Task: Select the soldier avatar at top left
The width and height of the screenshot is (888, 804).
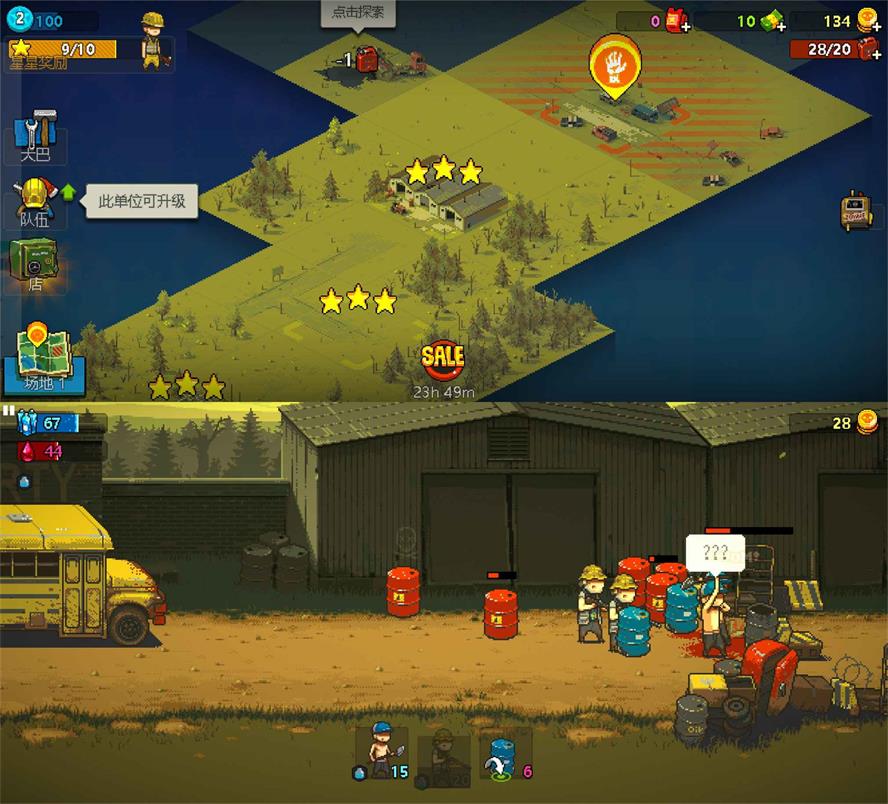Action: (x=153, y=40)
